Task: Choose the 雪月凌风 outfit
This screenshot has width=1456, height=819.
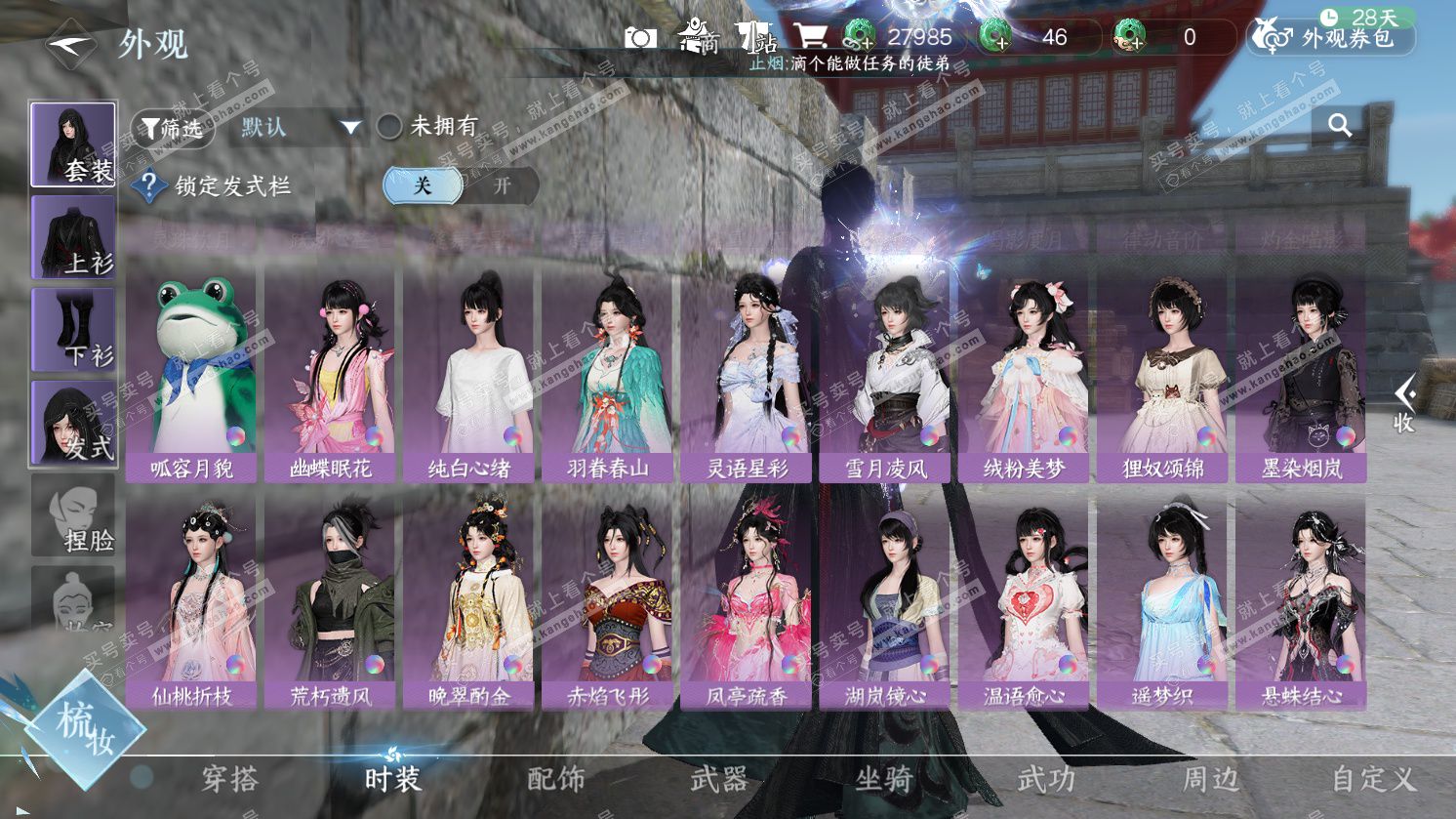Action: pyautogui.click(x=885, y=376)
